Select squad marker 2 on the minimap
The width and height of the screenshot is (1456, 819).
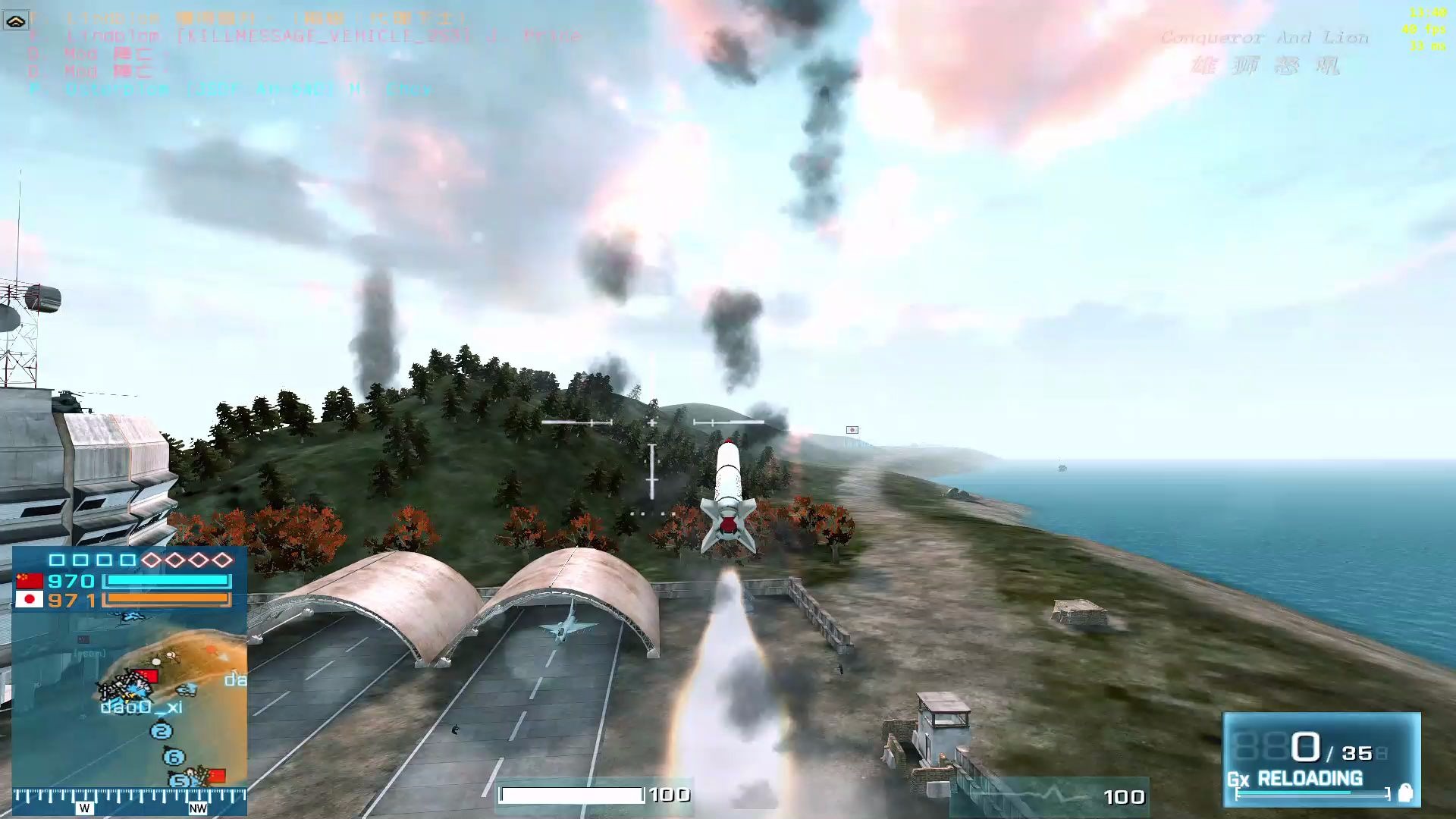click(161, 732)
